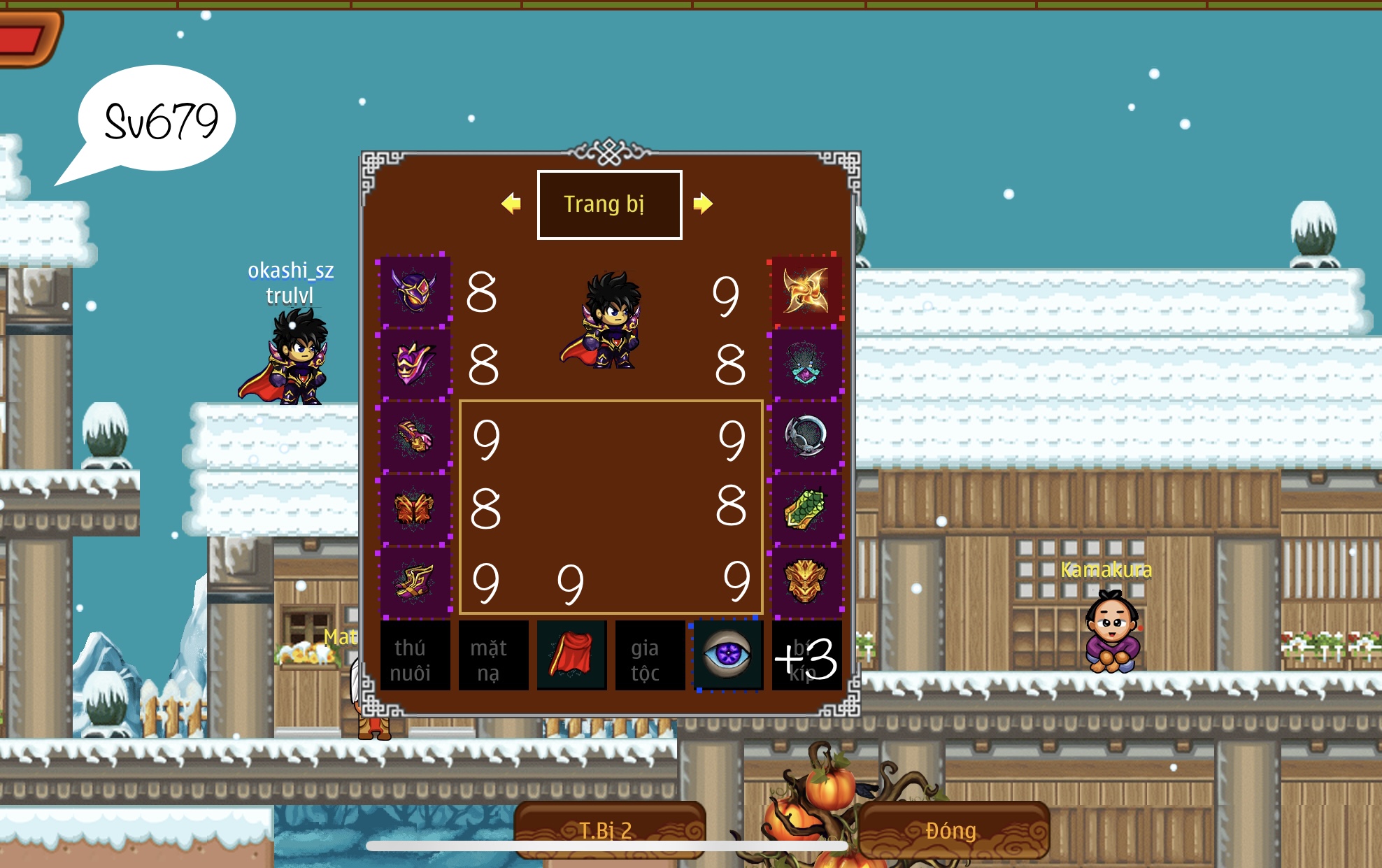
Task: Pick the golden demon mask slot
Action: tap(806, 582)
